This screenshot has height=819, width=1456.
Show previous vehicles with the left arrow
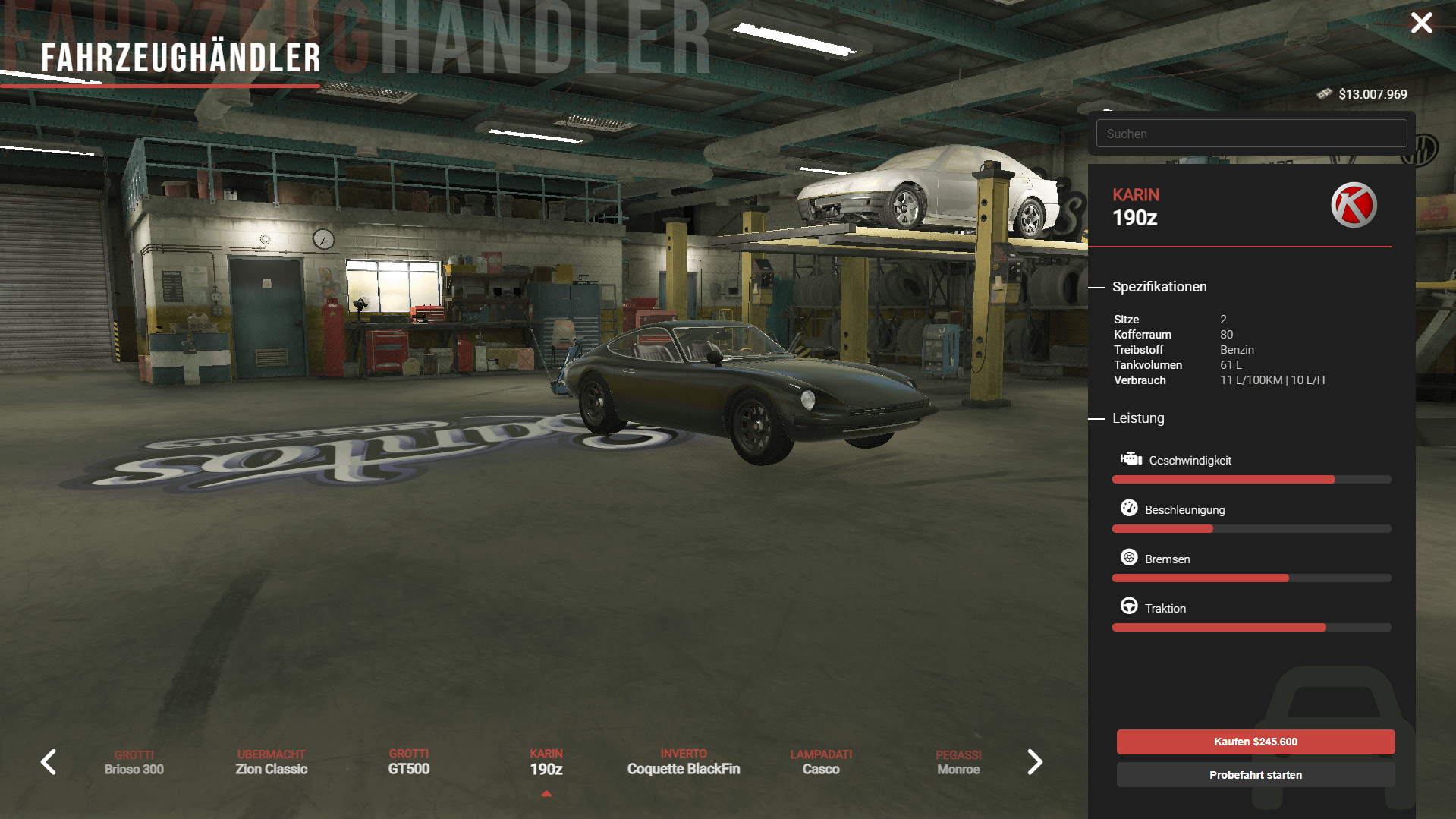click(49, 762)
